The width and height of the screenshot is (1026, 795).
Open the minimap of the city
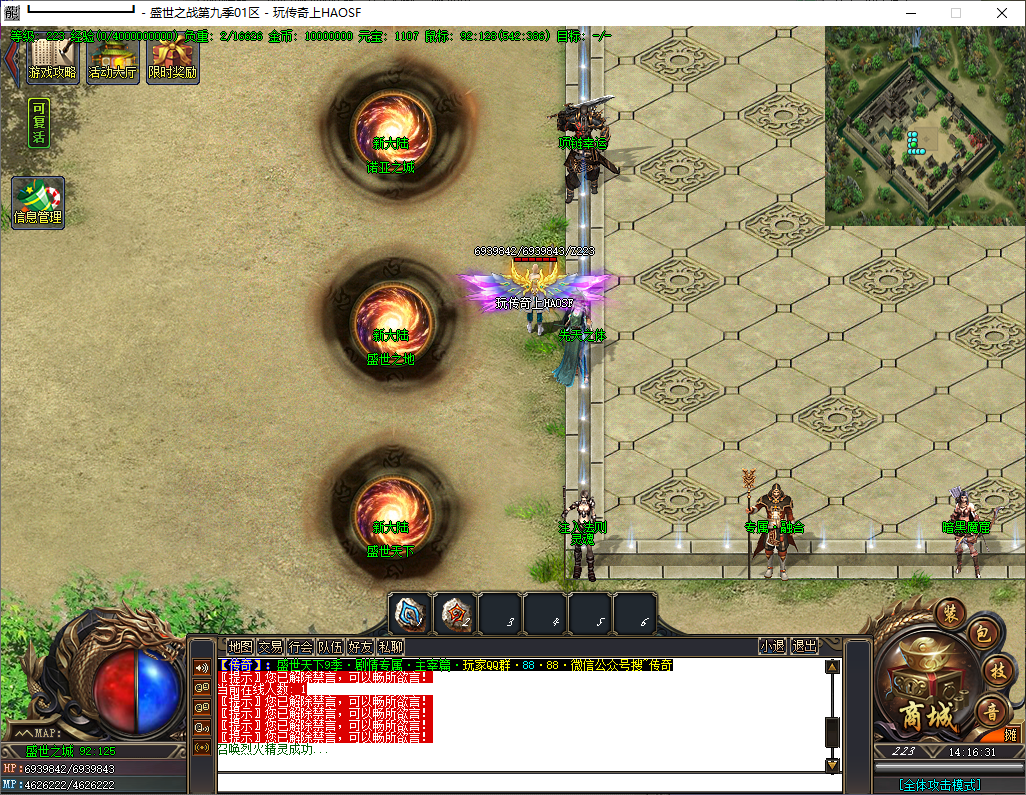(925, 125)
